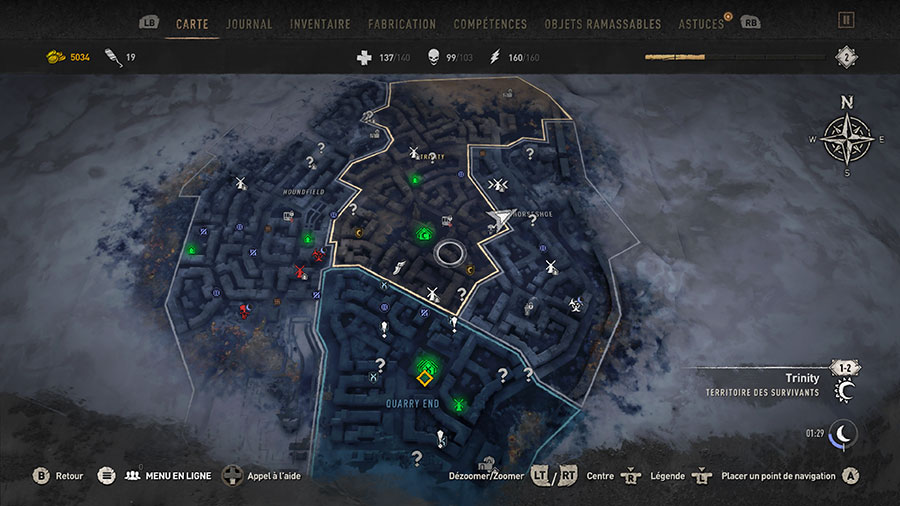Click the red skull marker in Houndfield
The image size is (900, 506).
pyautogui.click(x=244, y=312)
